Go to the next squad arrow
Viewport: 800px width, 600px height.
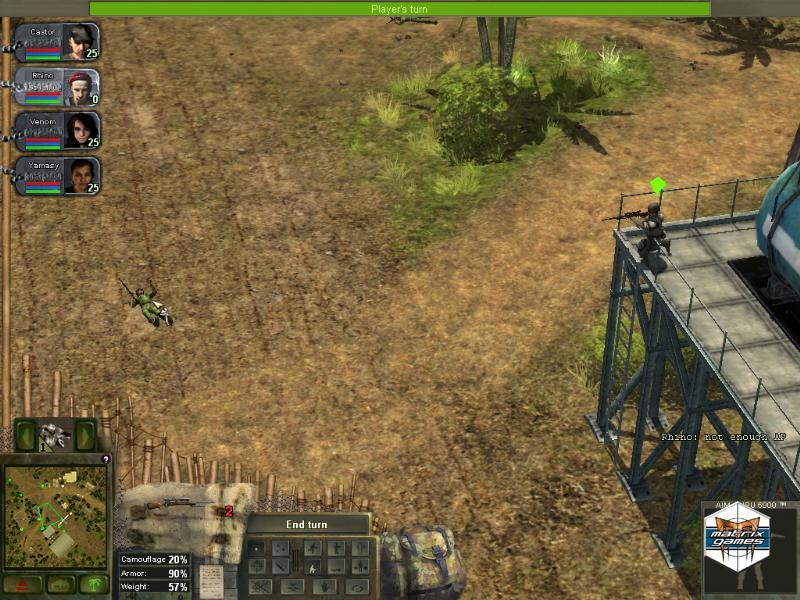point(87,436)
